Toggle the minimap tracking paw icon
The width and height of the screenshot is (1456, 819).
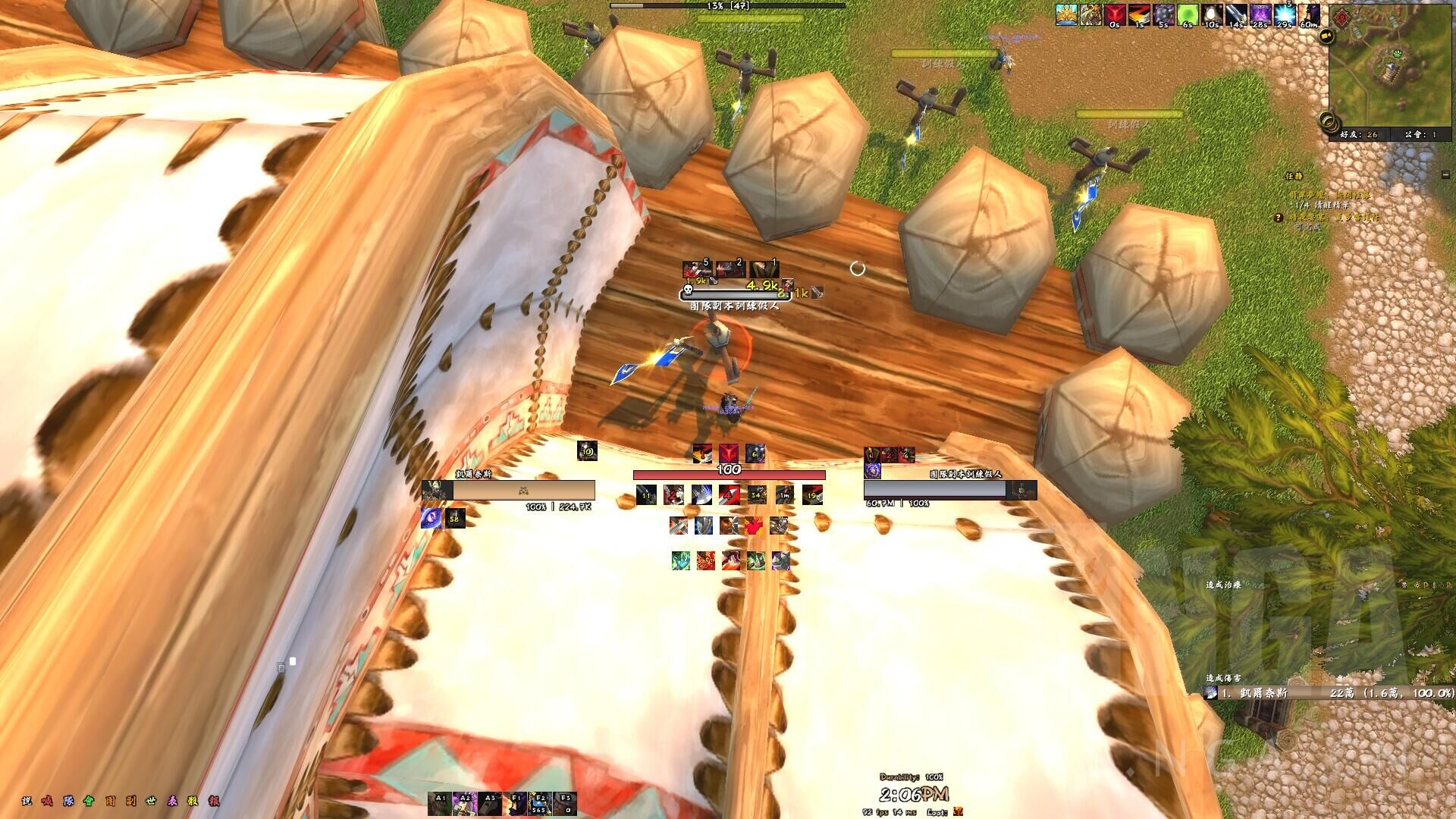point(1398,54)
